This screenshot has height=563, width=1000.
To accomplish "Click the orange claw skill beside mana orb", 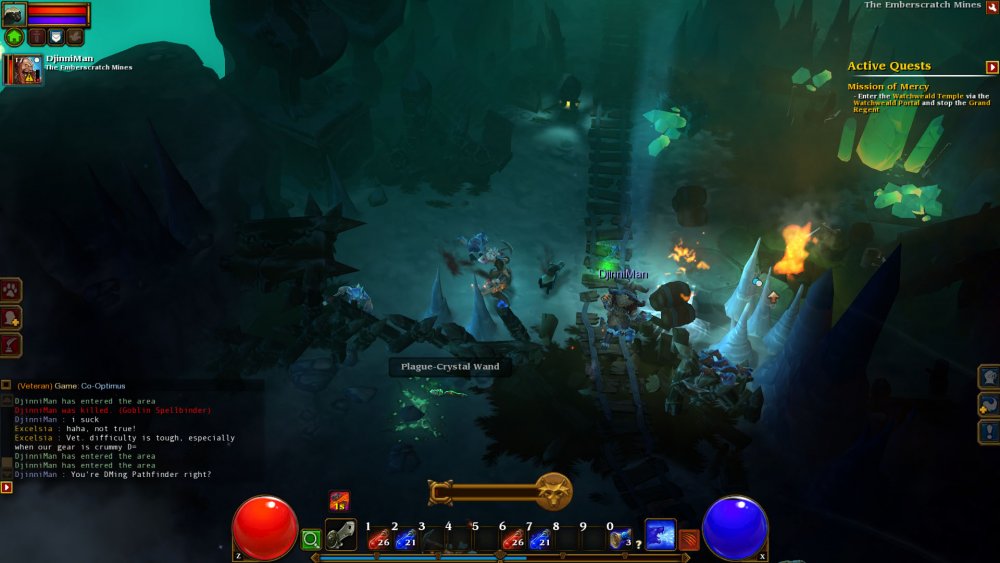I will pyautogui.click(x=689, y=540).
